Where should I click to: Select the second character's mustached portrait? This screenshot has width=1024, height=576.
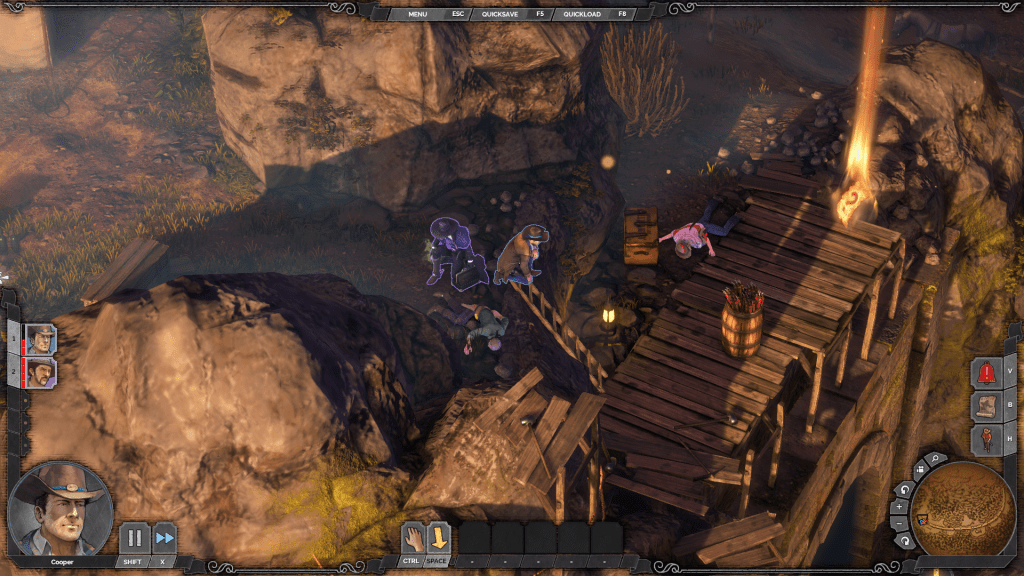coord(41,374)
